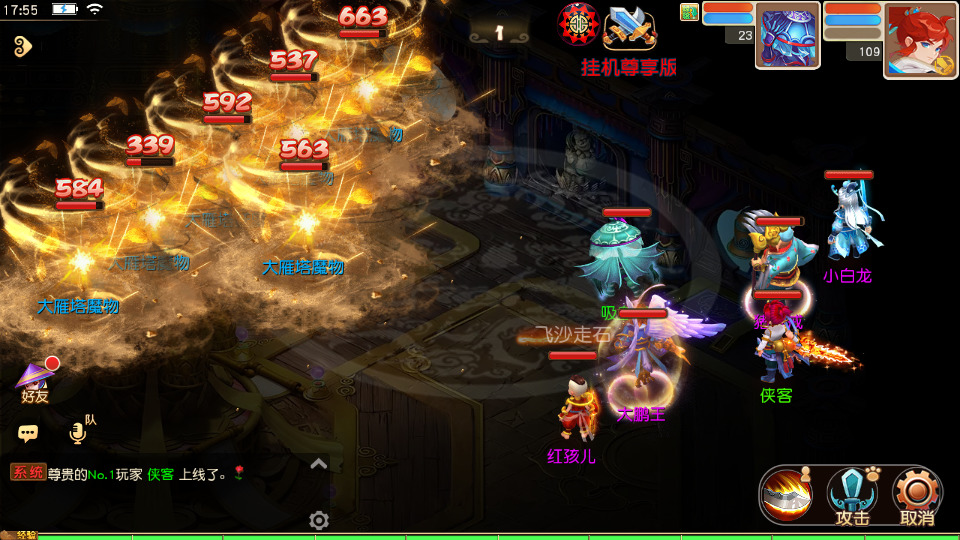Tap the crossed swords auto-battle icon
Viewport: 960px width, 540px height.
630,27
